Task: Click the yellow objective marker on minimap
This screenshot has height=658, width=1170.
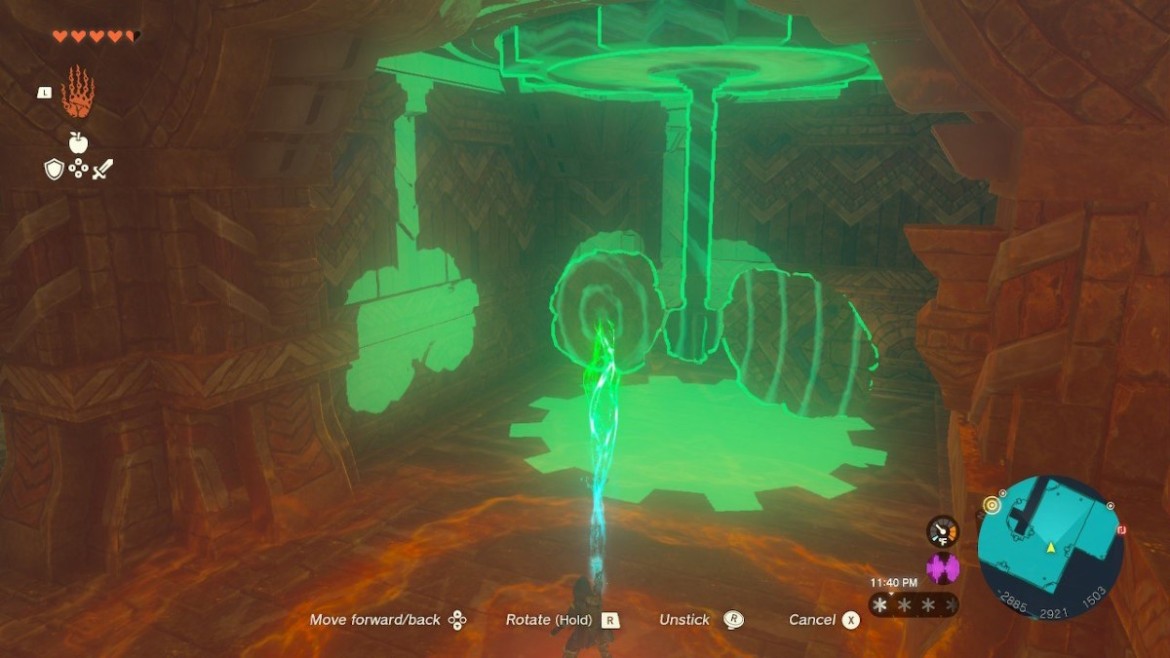Action: 992,506
